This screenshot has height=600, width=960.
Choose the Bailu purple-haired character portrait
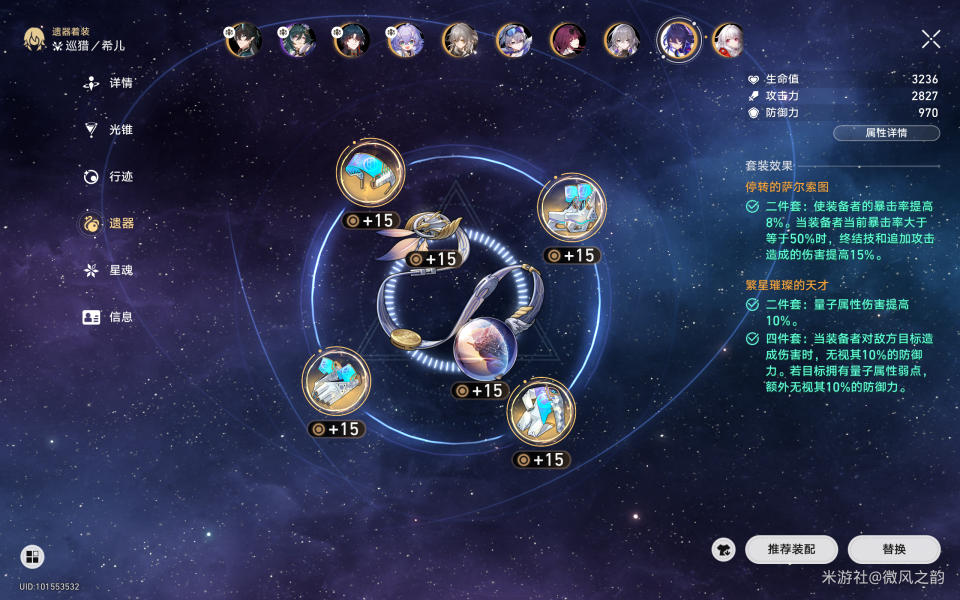(405, 40)
